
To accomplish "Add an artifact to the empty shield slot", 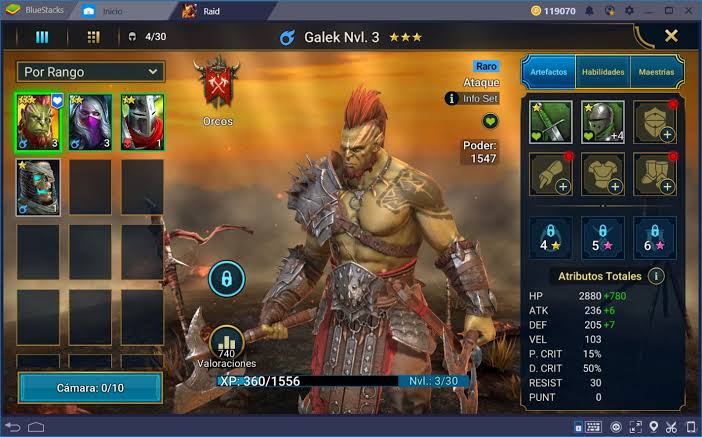I will pyautogui.click(x=655, y=122).
